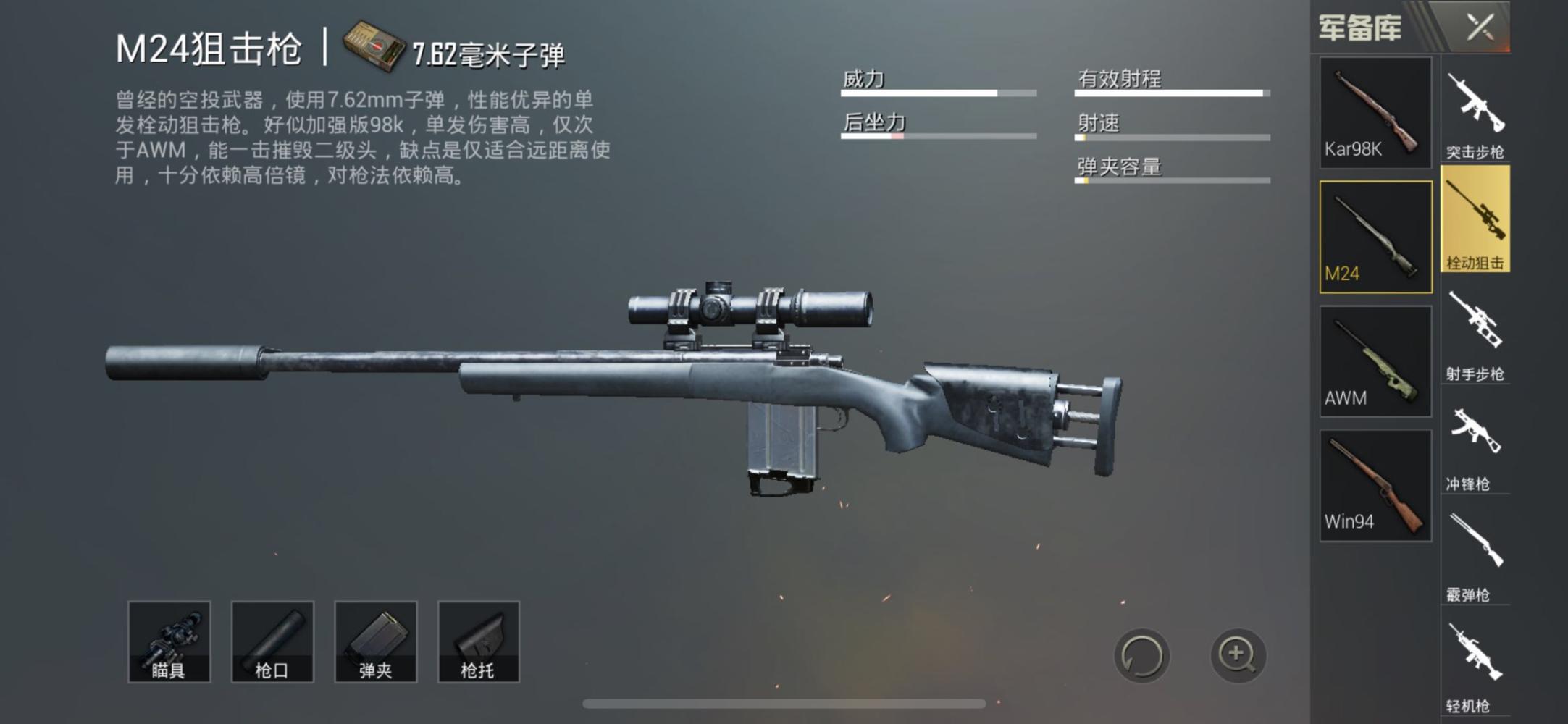Switch to the Kar98K weapon entry
The image size is (1568, 724).
click(x=1375, y=114)
